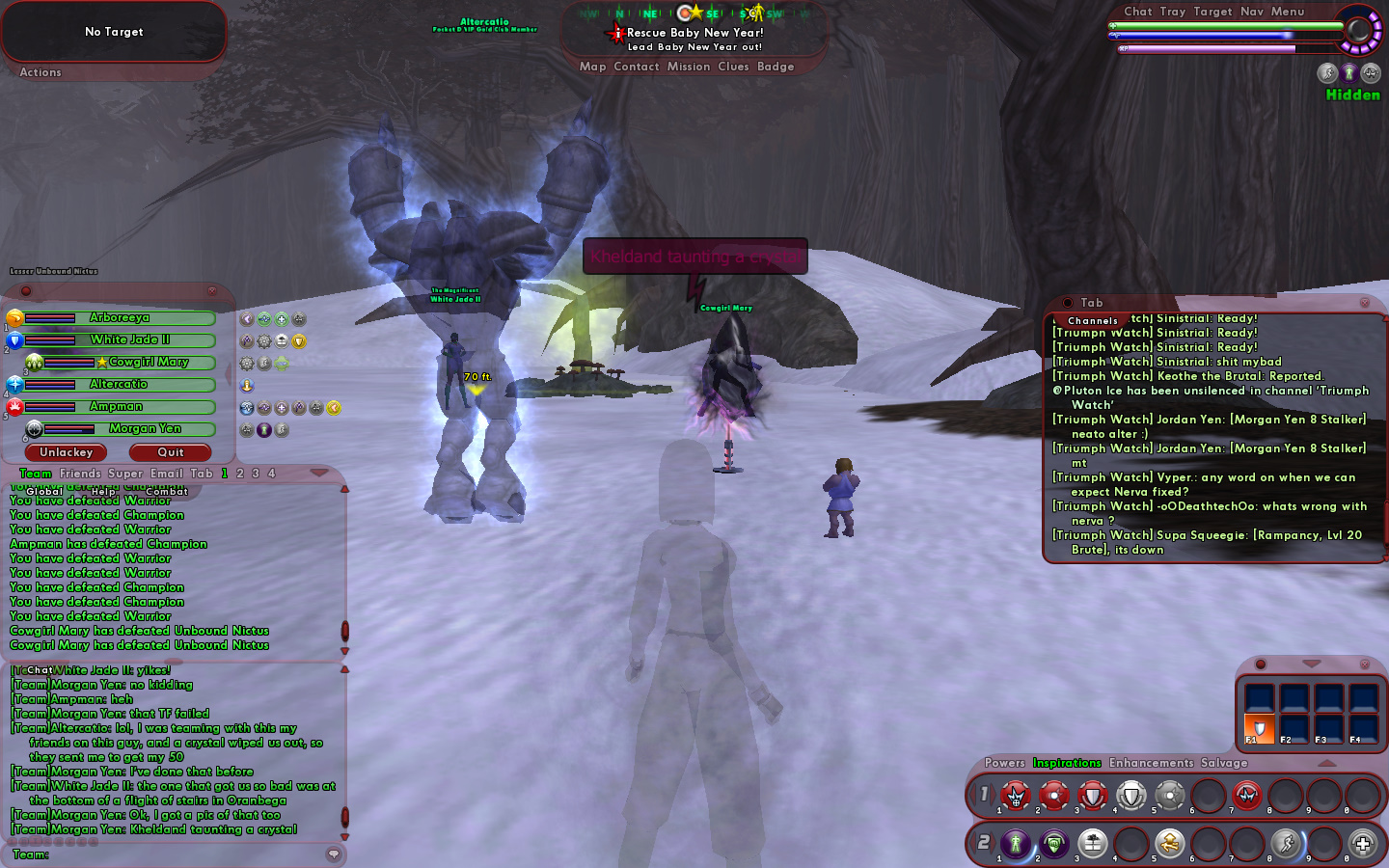Use the inspiration in slot F1
Viewport: 1389px width, 868px height.
[x=1259, y=727]
